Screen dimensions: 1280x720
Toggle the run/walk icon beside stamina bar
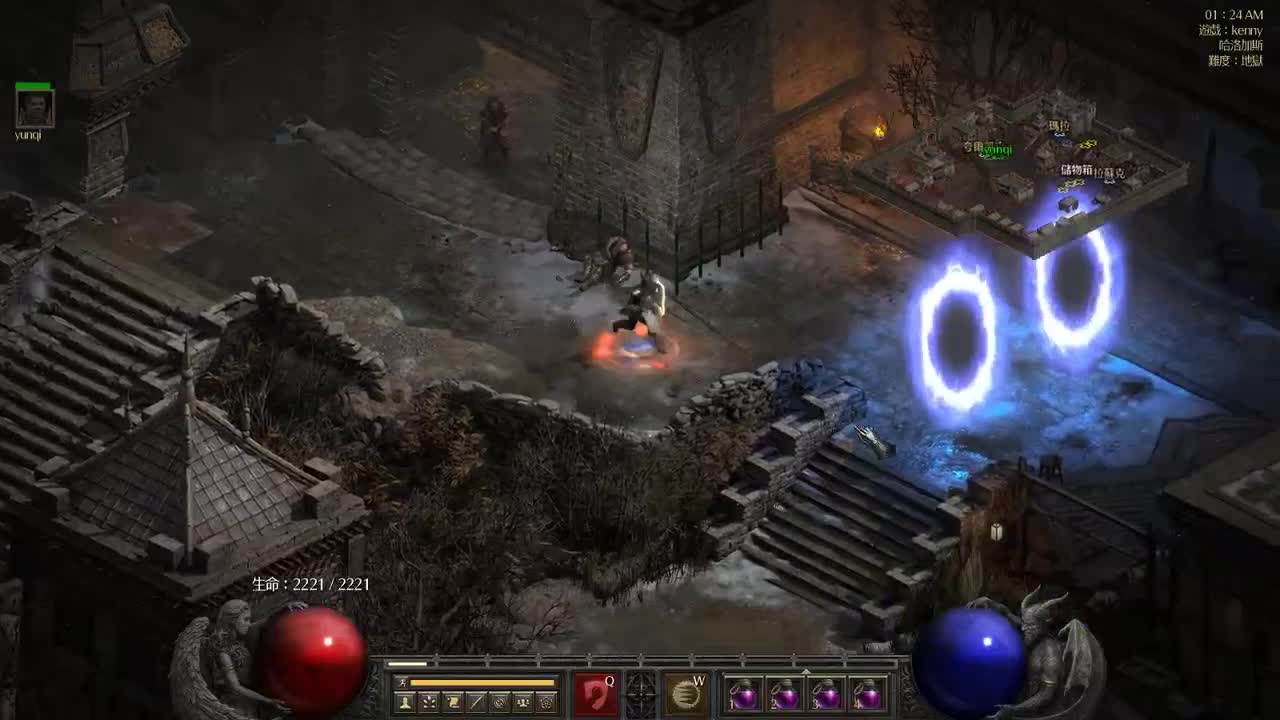pos(402,682)
